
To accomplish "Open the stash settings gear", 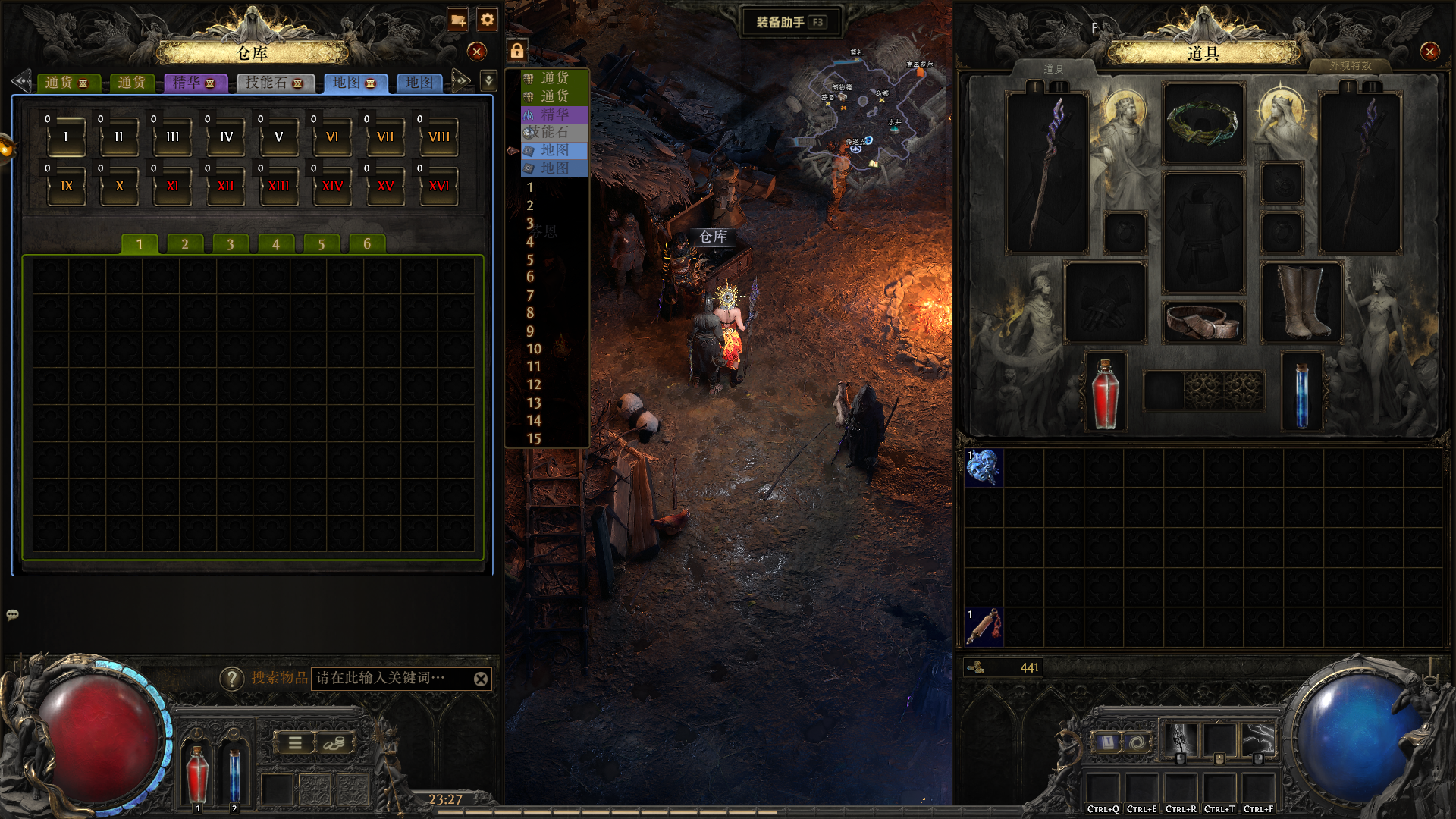I will click(x=488, y=20).
